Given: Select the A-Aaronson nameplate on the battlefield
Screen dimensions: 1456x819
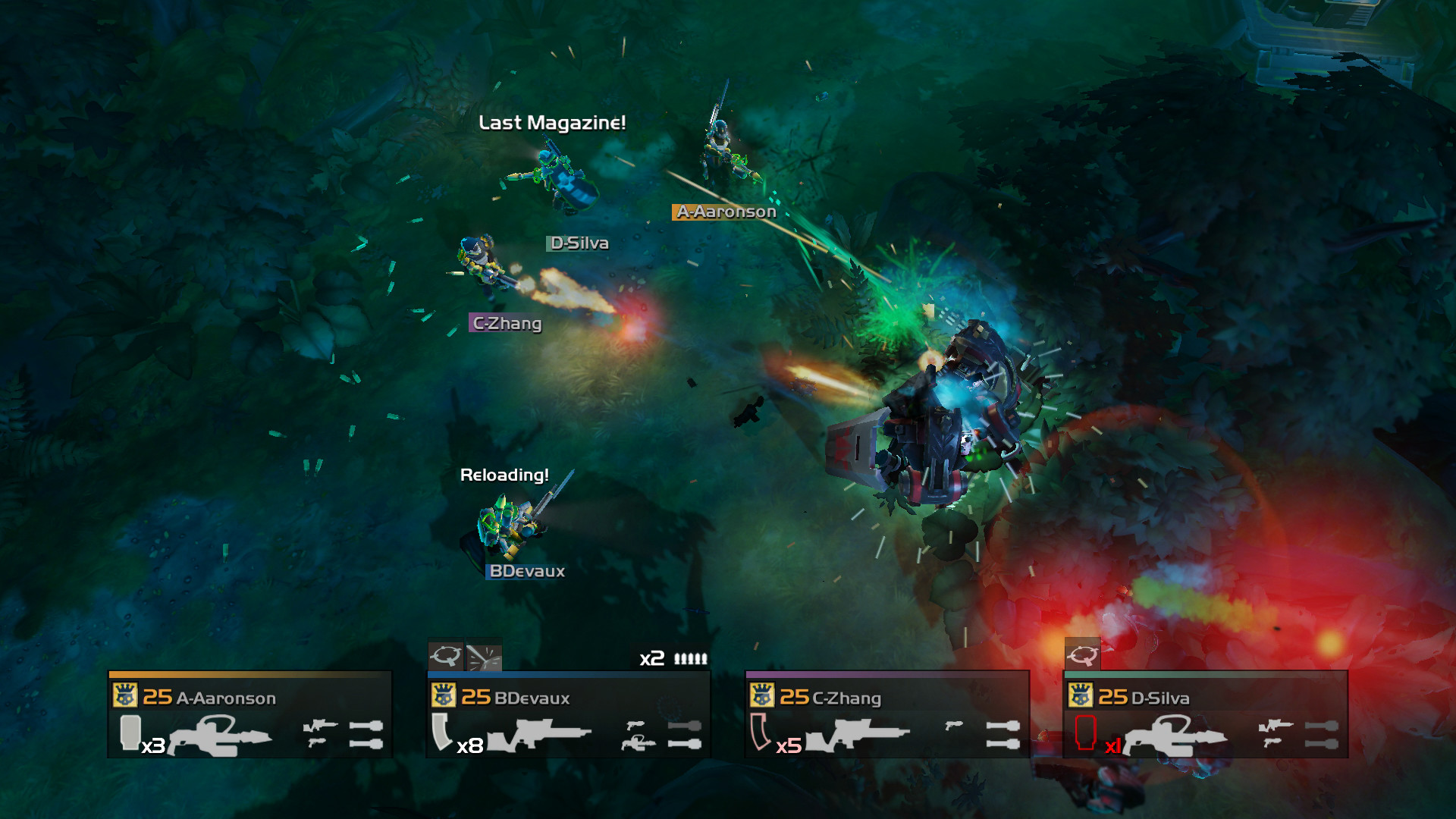Looking at the screenshot, I should coord(725,212).
